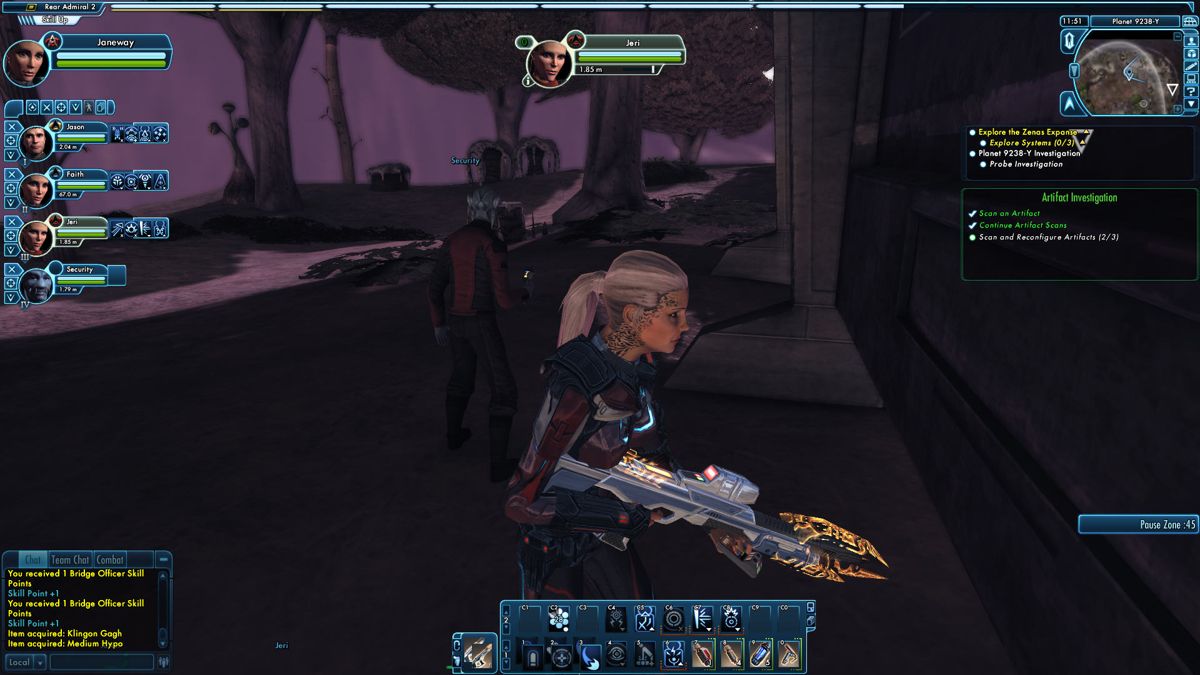Click the Skill Up button
The width and height of the screenshot is (1200, 675).
[x=54, y=19]
